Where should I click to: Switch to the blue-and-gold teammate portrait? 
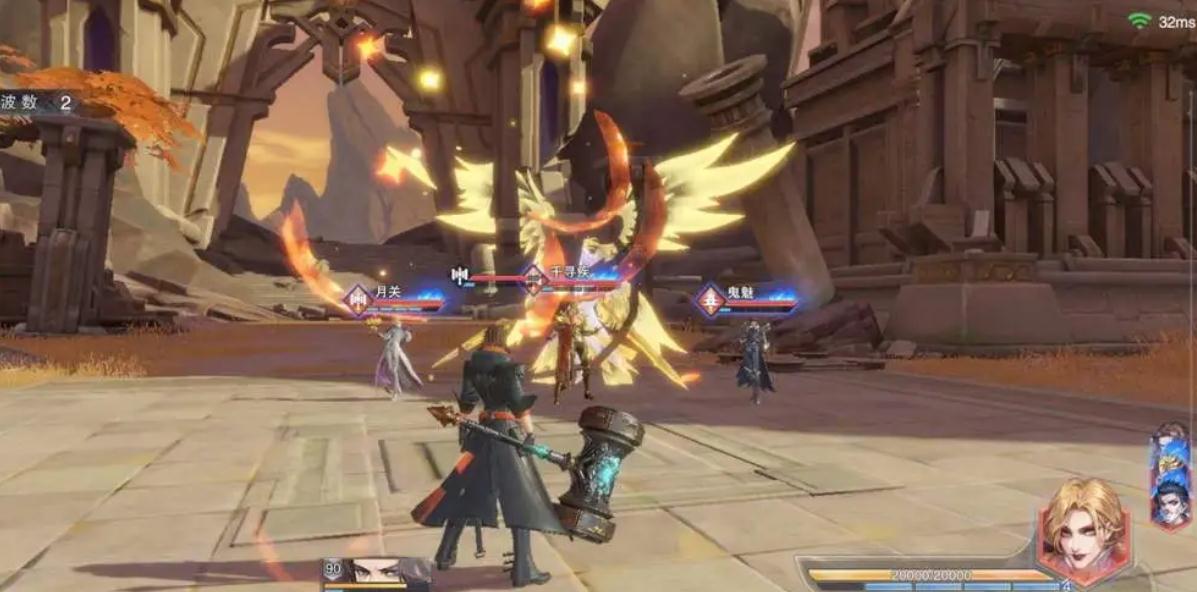1170,455
